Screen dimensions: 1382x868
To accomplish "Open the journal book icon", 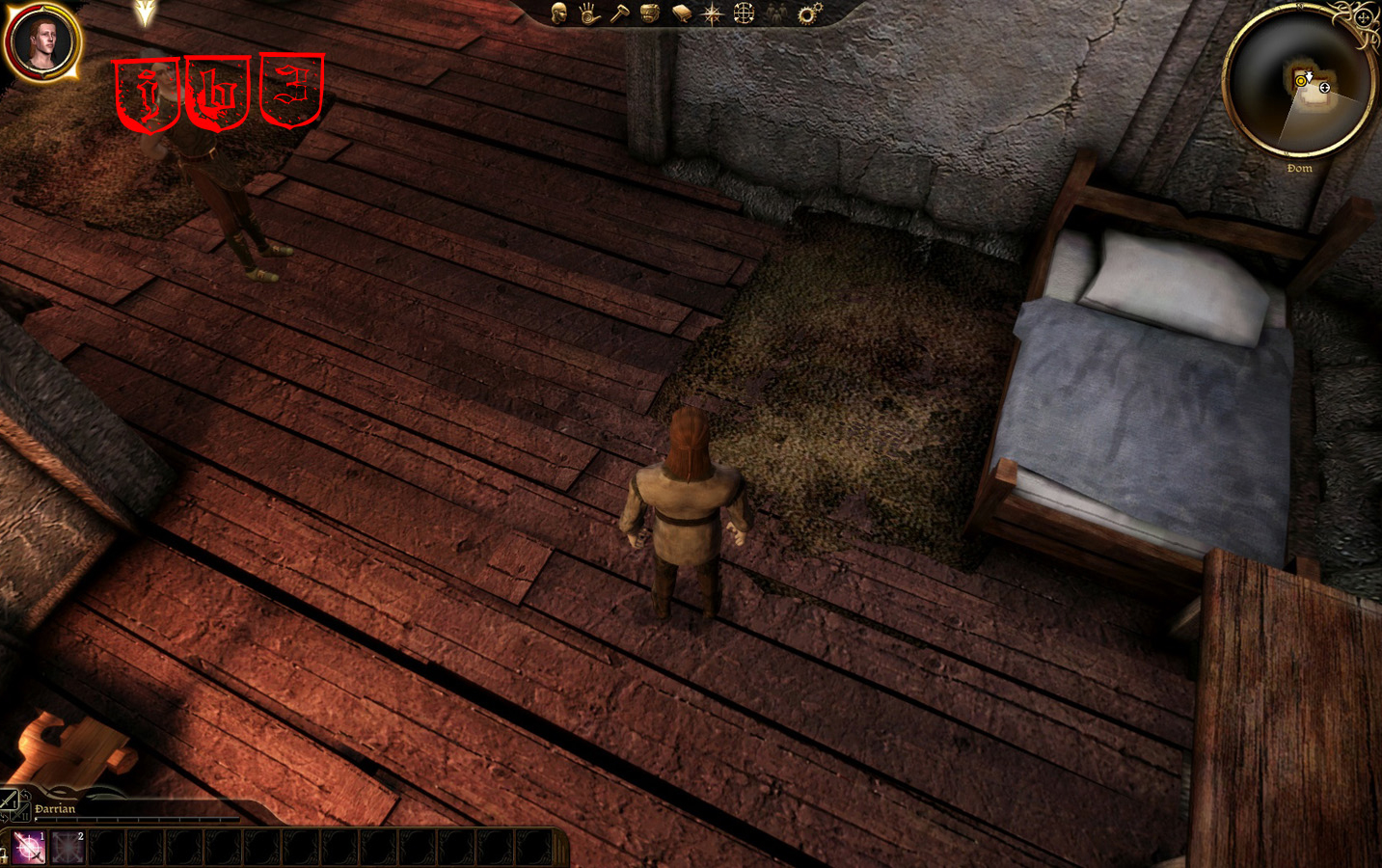I will pos(682,13).
